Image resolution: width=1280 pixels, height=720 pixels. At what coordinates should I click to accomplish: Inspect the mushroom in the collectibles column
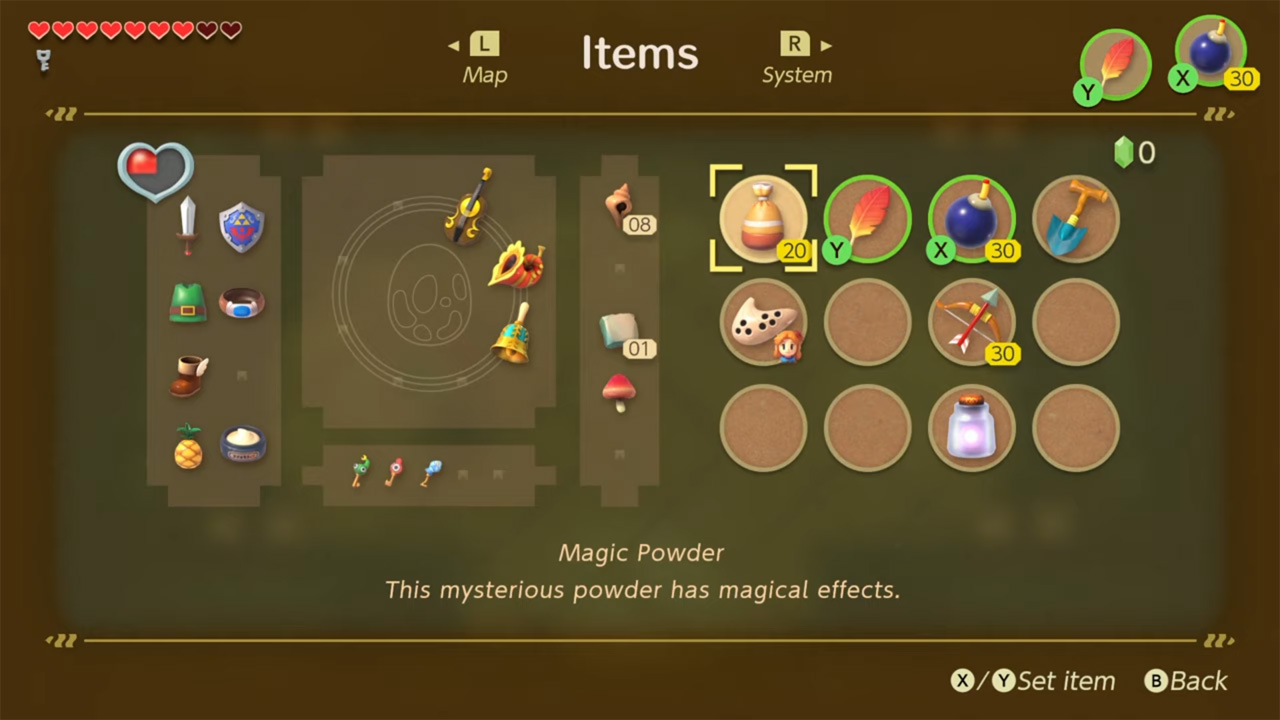[x=619, y=392]
